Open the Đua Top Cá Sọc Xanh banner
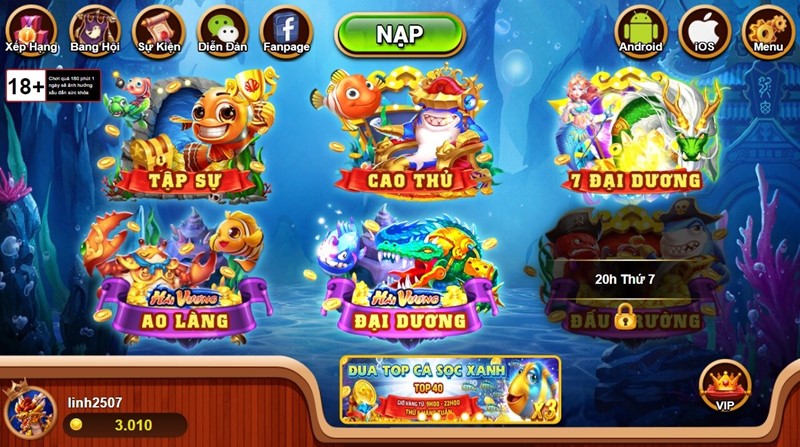The image size is (800, 447). tap(449, 388)
